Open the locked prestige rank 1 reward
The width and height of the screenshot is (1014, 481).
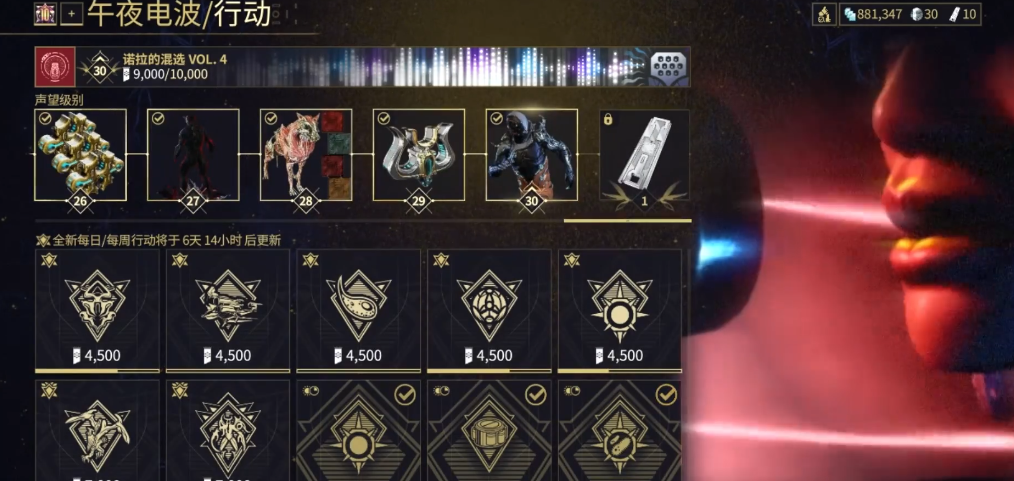tap(645, 155)
